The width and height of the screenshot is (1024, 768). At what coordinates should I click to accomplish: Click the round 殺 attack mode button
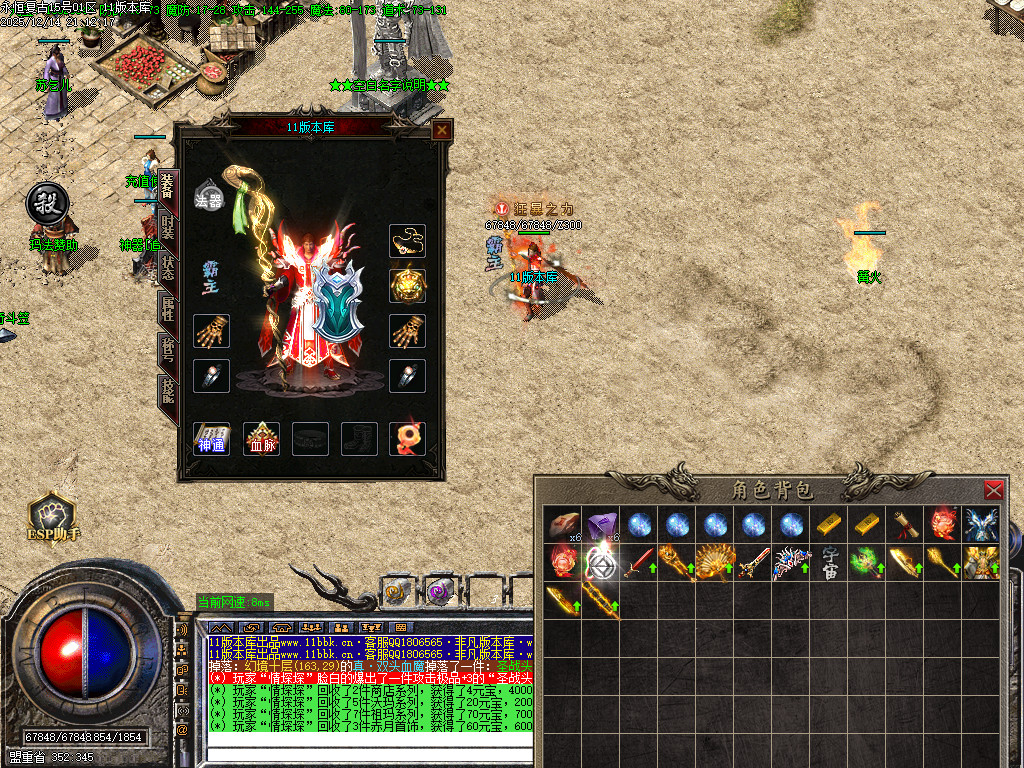(46, 202)
